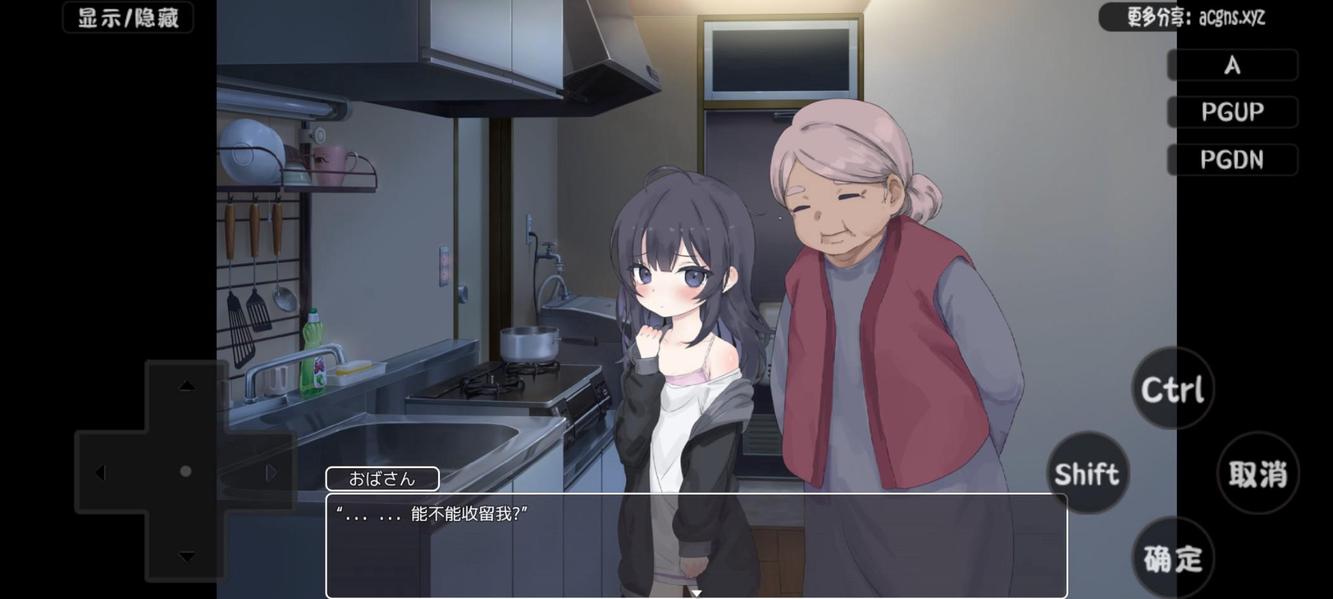Tap the D-pad up arrow
The image size is (1333, 599).
tap(186, 386)
